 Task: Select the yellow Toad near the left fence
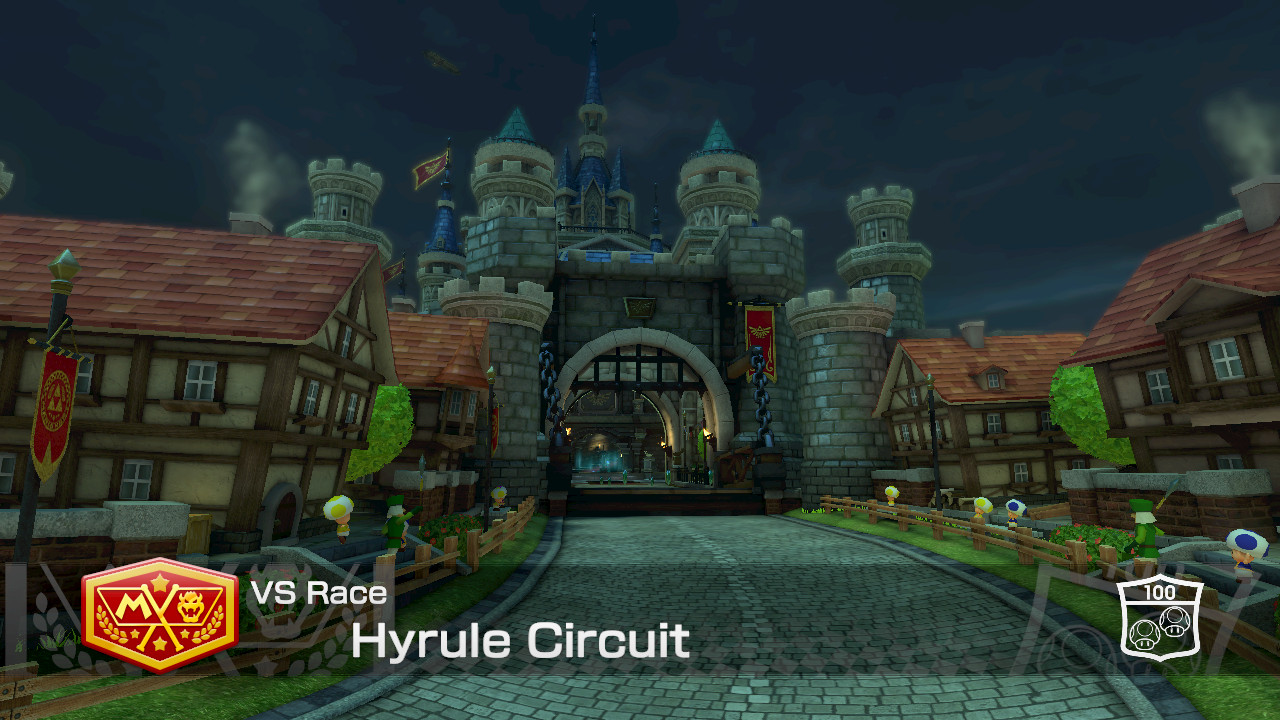[339, 513]
